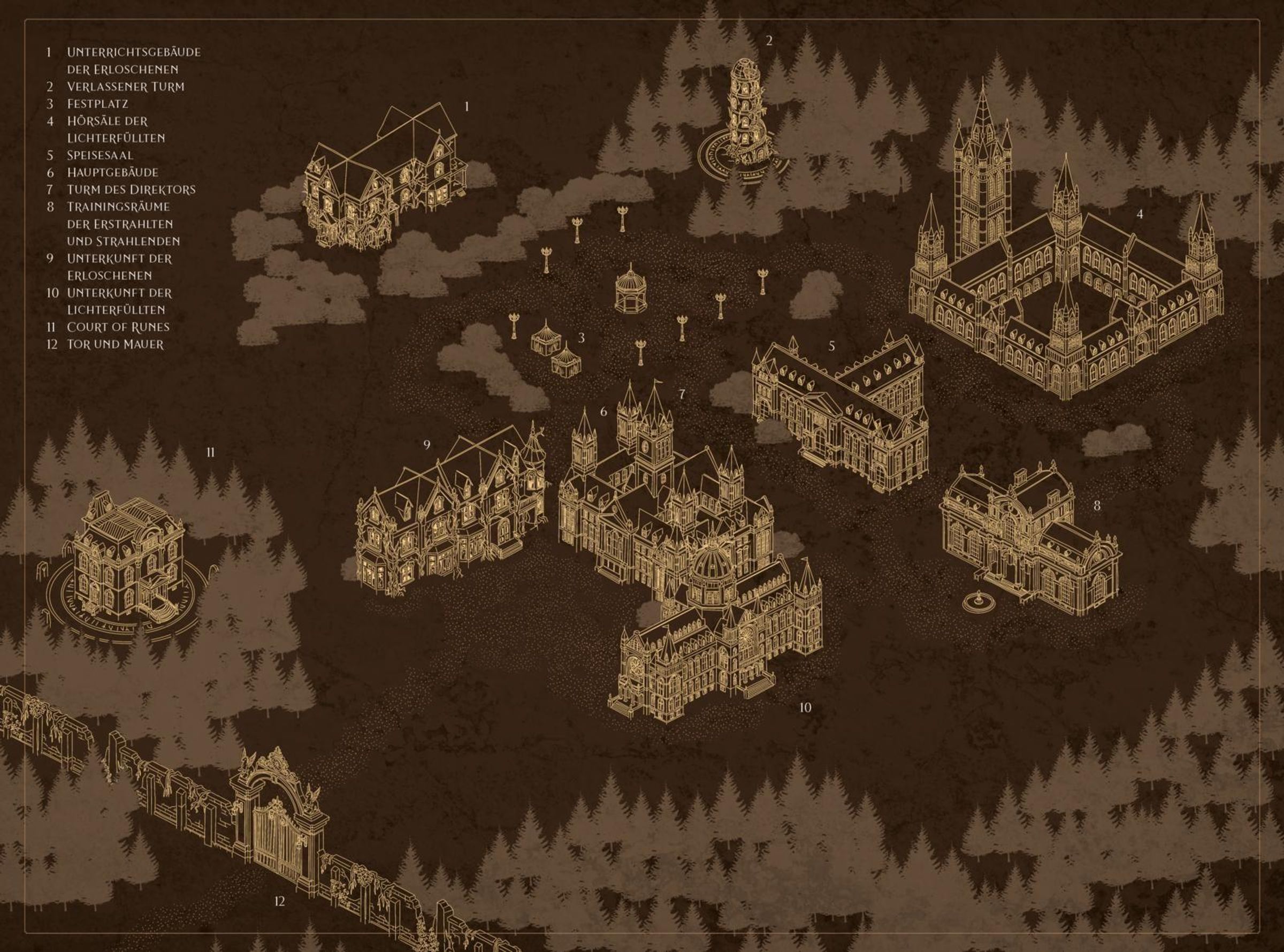Click the number 2 marker above the tower
This screenshot has width=1284, height=952.
[x=768, y=40]
